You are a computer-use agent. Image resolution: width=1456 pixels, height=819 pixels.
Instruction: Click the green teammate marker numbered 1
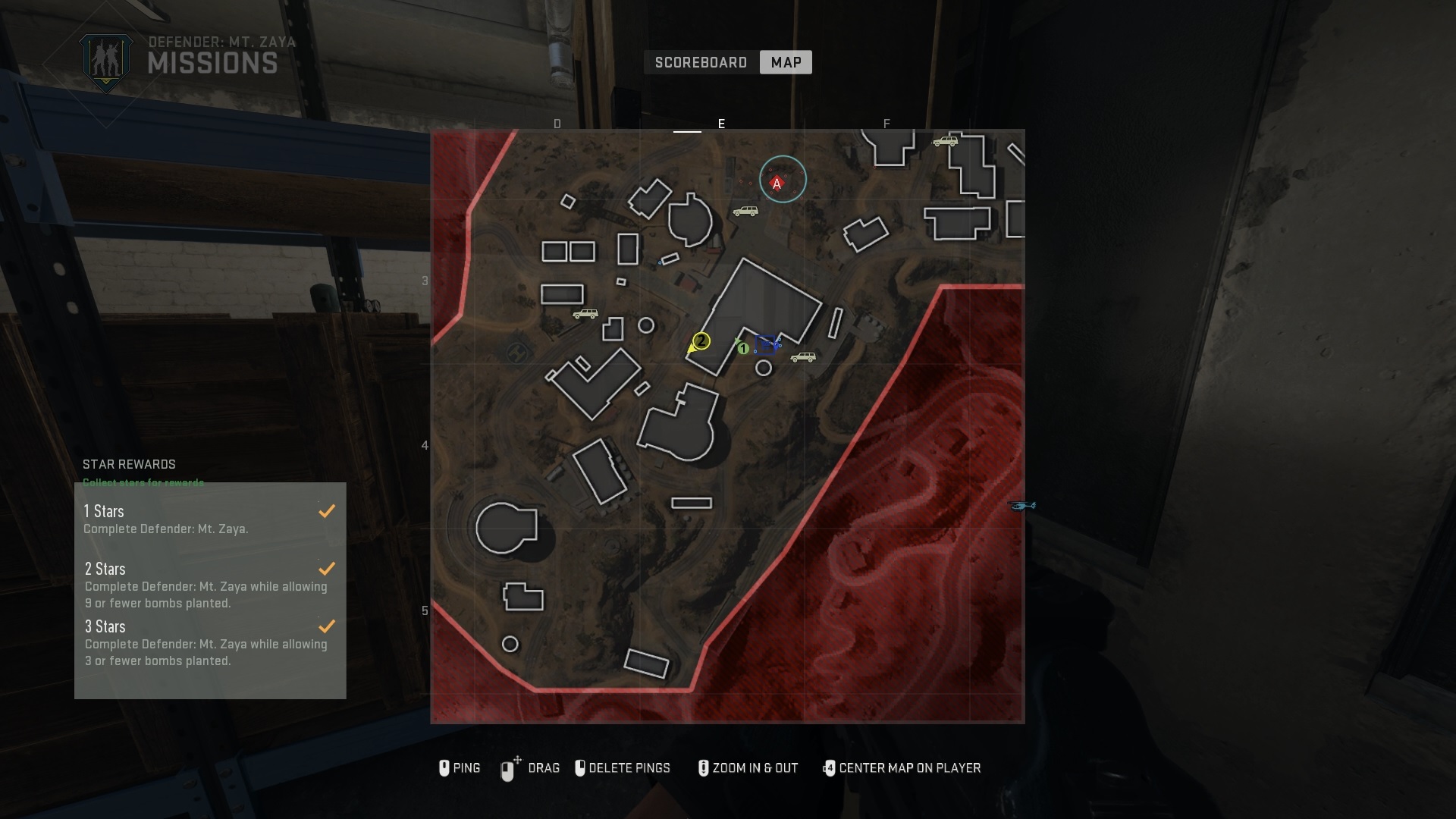(x=743, y=348)
